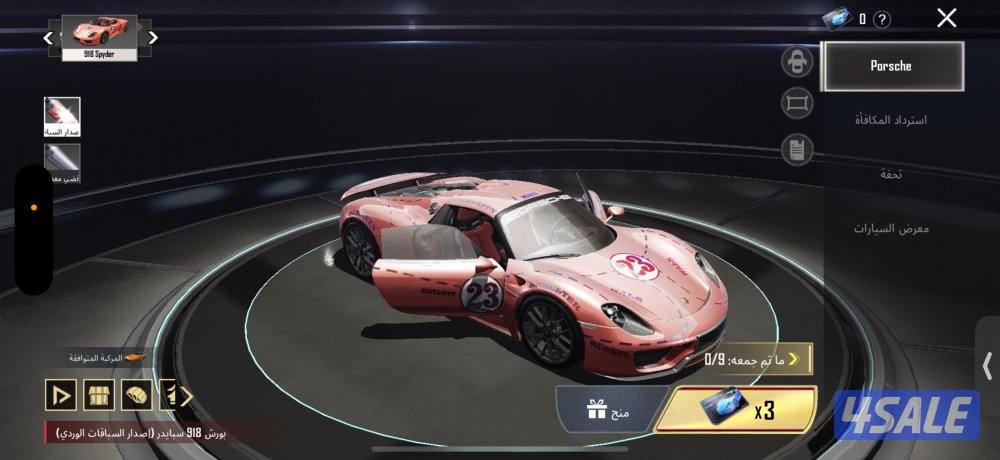Toggle the car doors view icon
1000x460 pixels.
pos(796,62)
